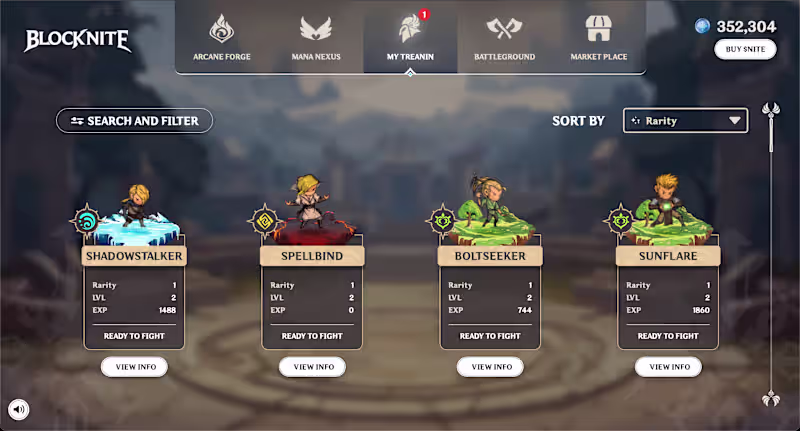View info for Sunflare
The height and width of the screenshot is (431, 800).
coord(668,367)
